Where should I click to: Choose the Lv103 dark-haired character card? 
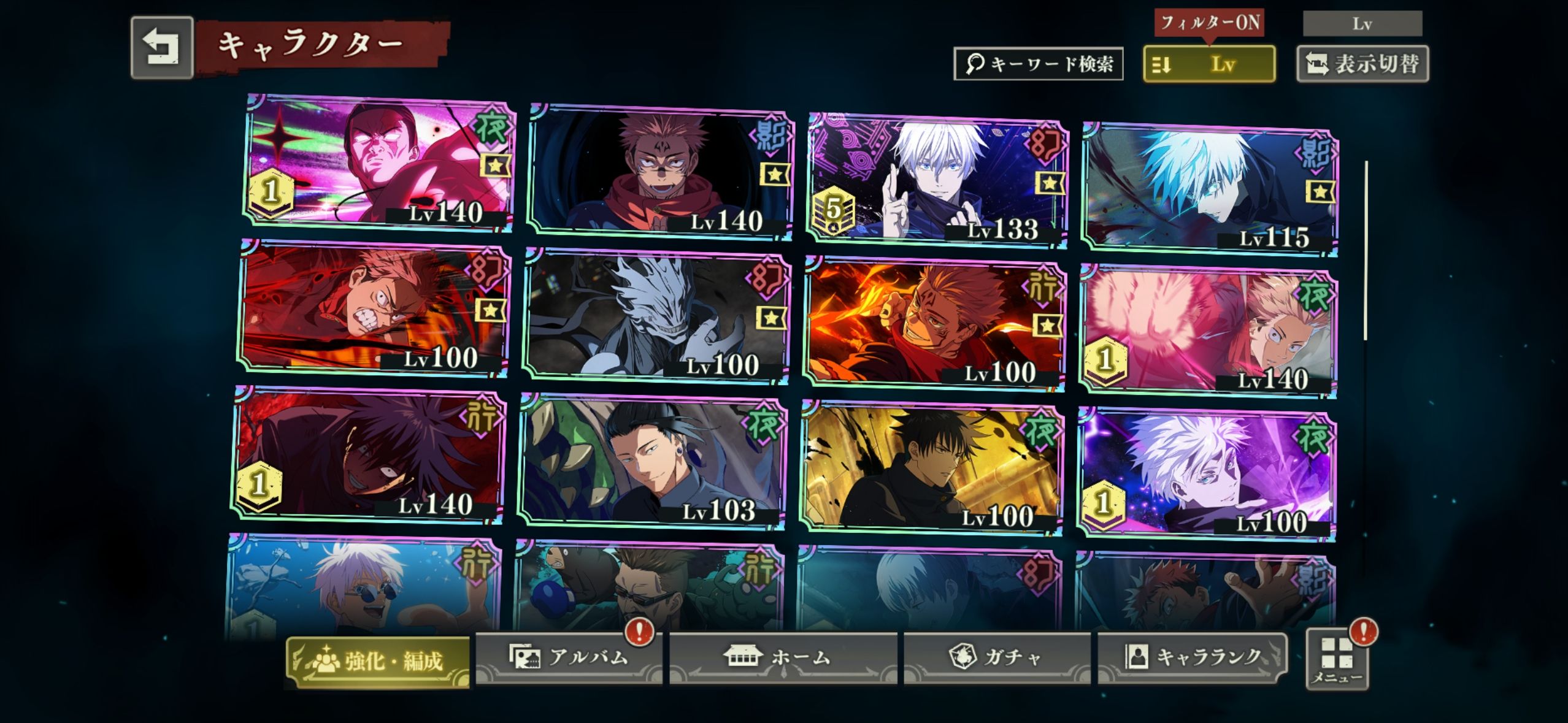pyautogui.click(x=651, y=463)
